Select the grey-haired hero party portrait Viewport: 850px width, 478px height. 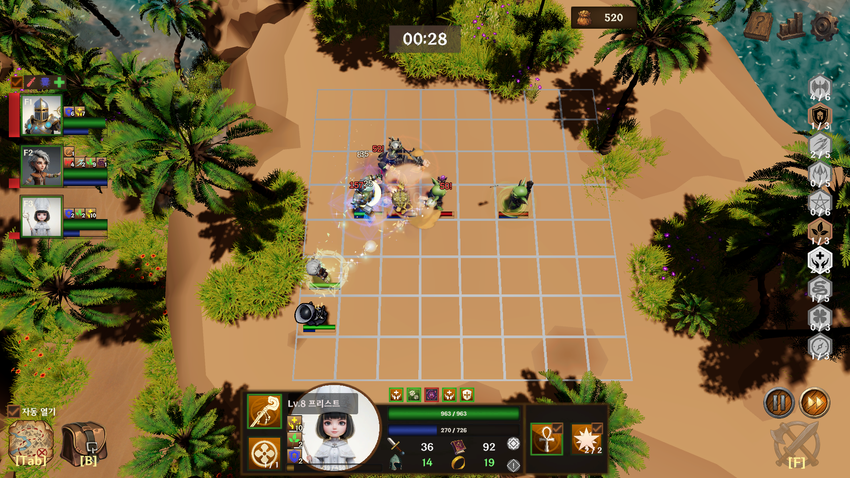41,166
